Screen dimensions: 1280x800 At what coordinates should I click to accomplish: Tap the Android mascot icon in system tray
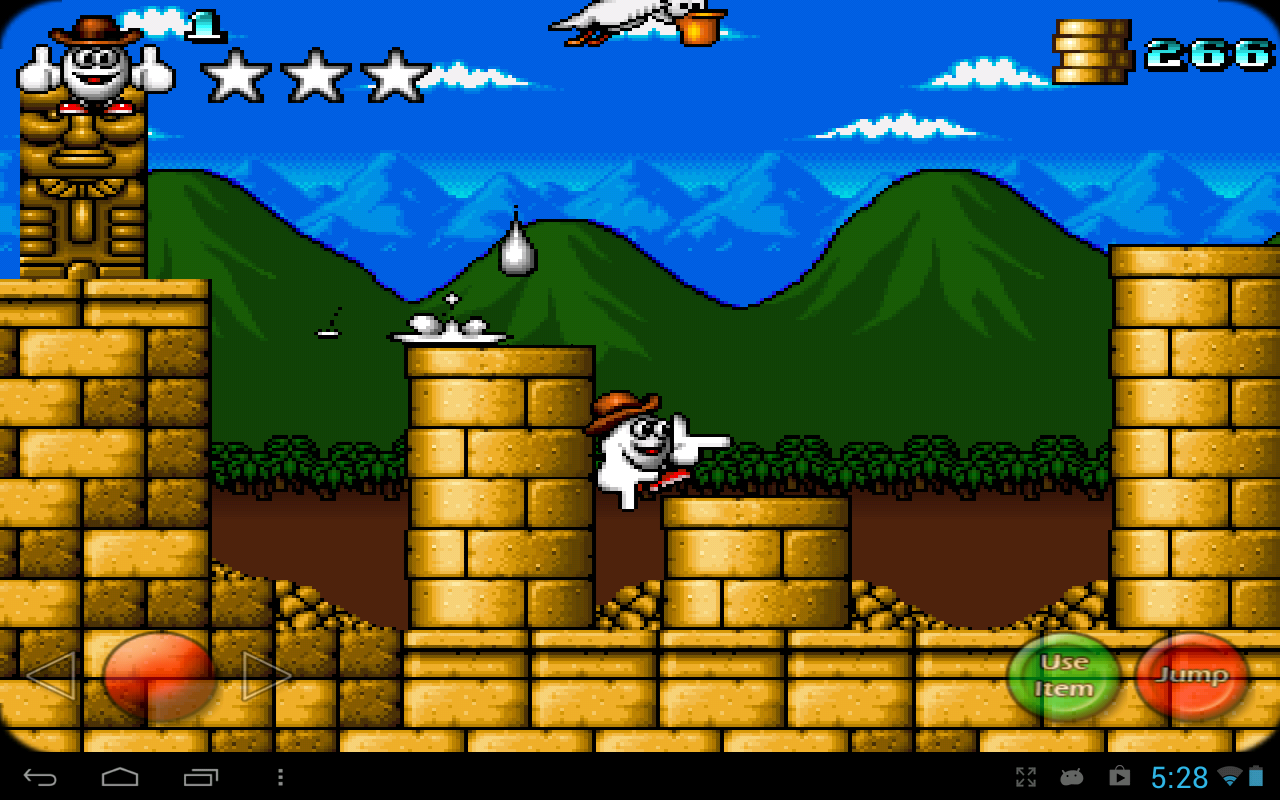(x=1072, y=775)
